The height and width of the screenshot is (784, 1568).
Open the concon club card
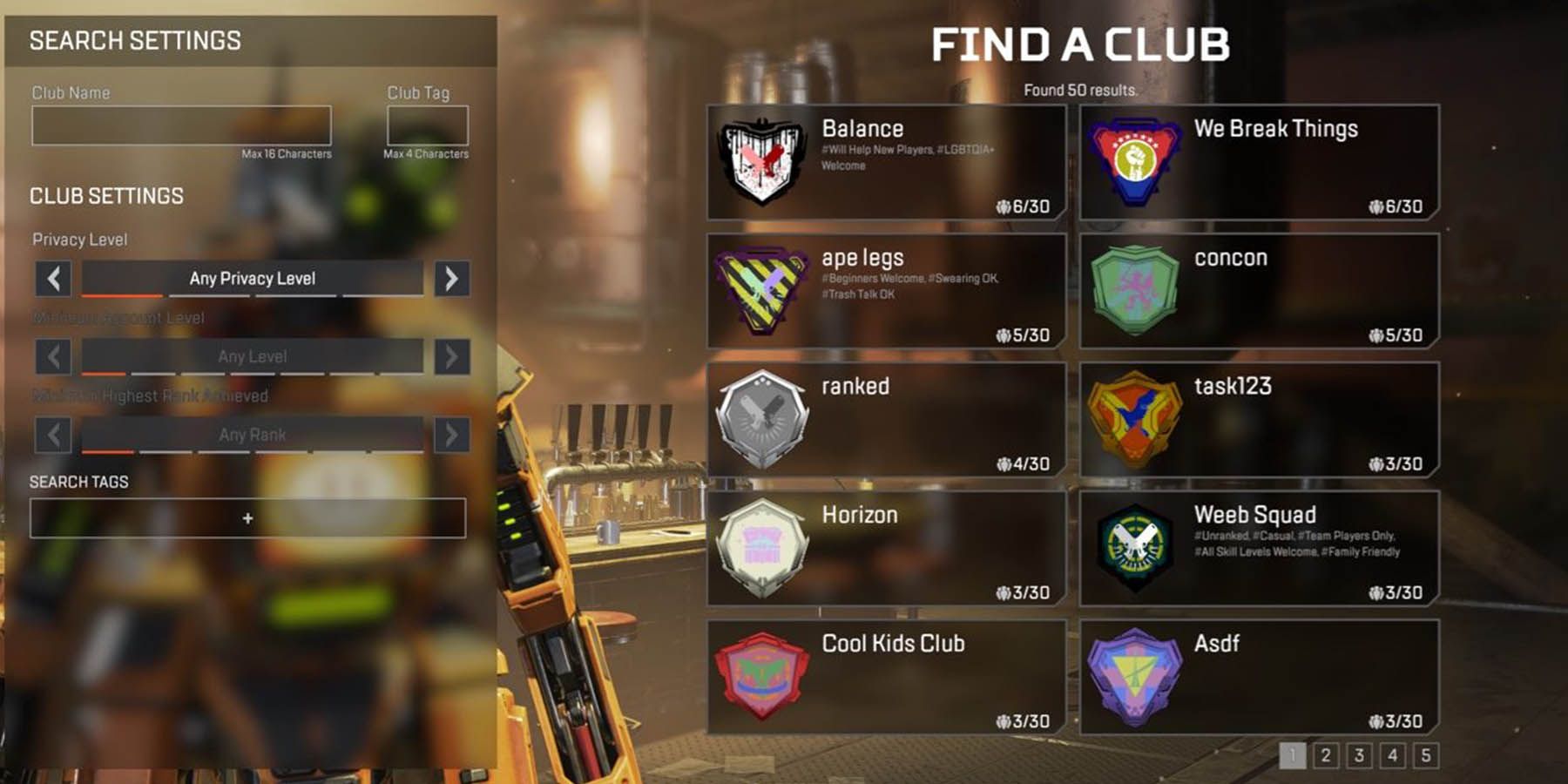(x=1259, y=291)
